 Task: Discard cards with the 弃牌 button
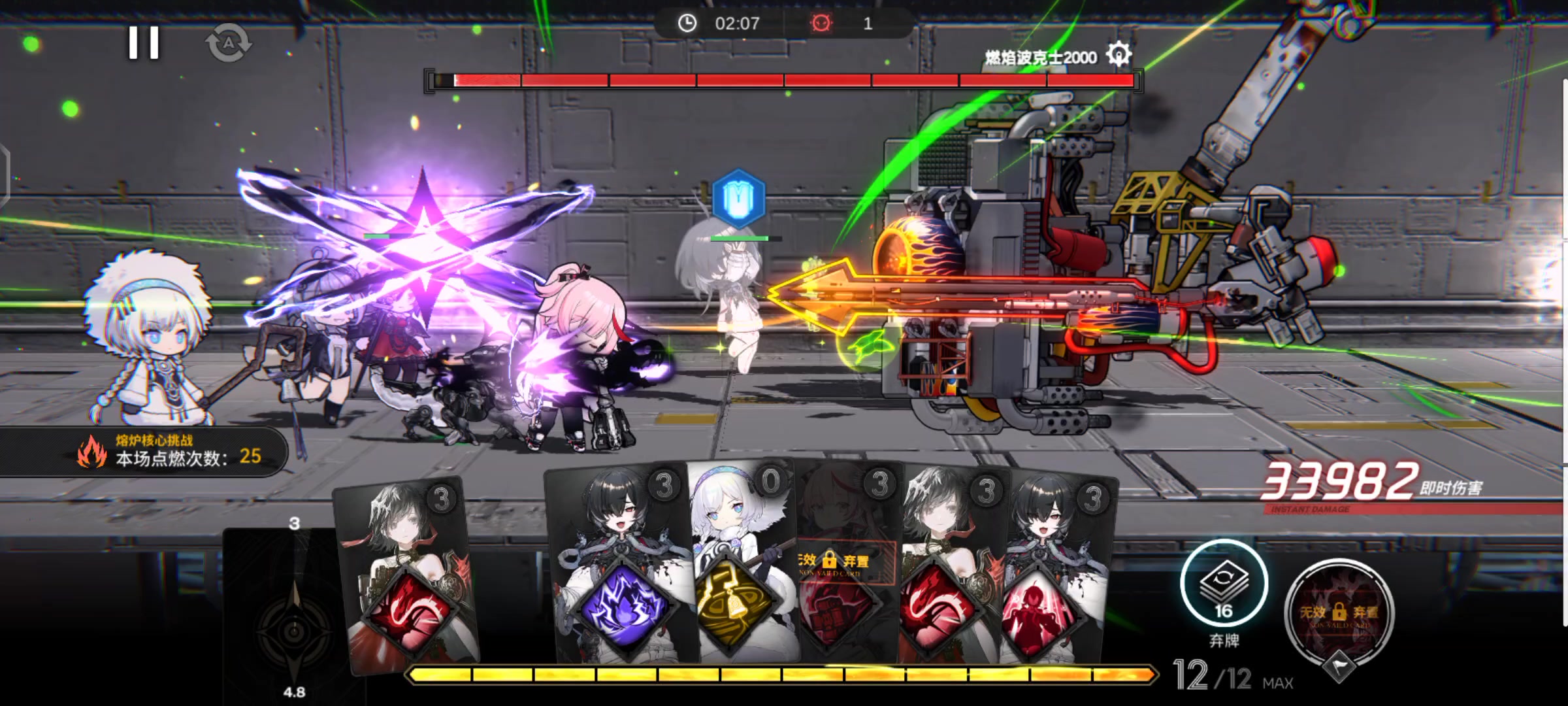[1224, 585]
